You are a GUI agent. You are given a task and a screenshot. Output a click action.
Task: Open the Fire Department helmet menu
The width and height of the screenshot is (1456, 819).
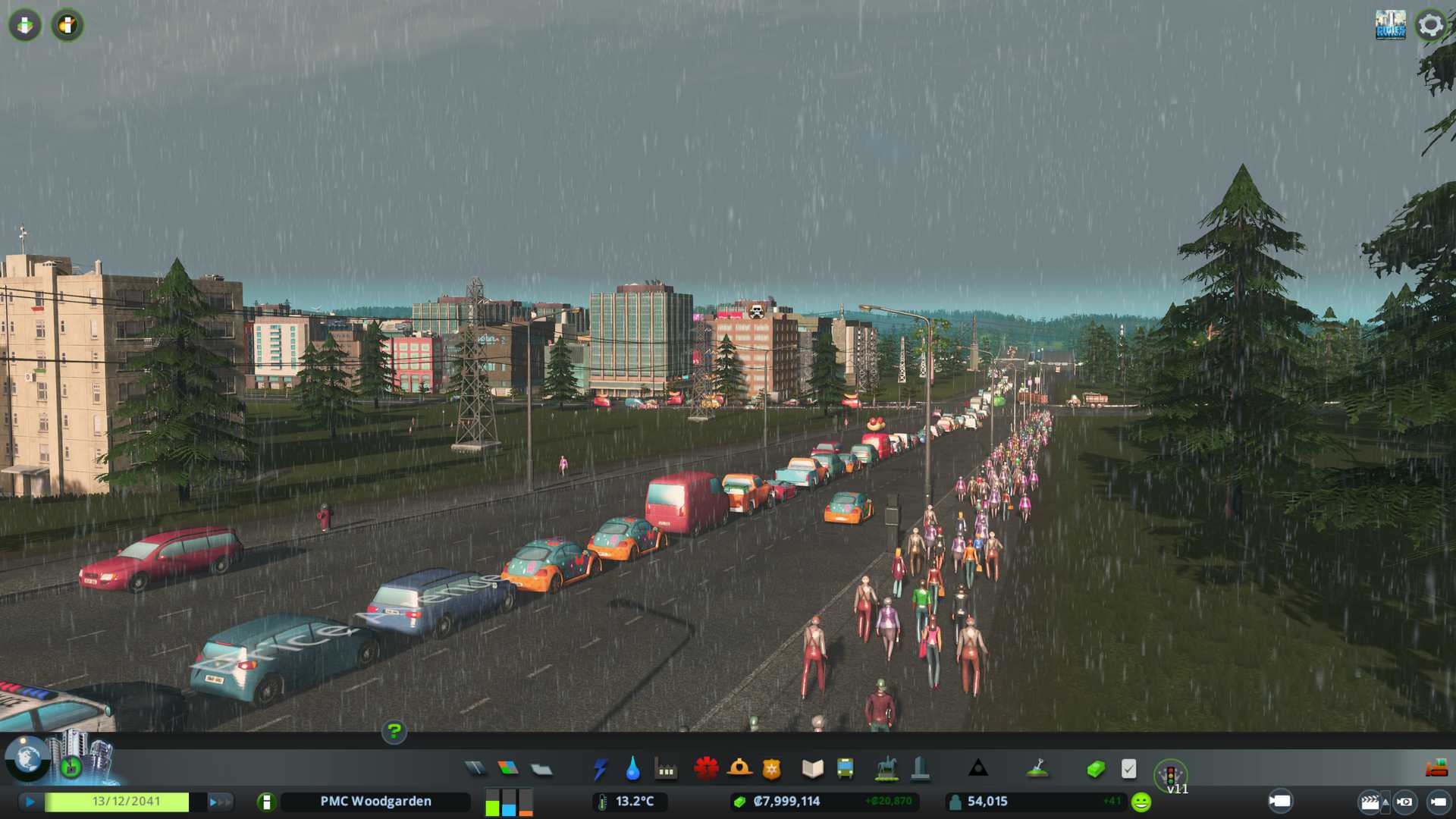(x=739, y=769)
